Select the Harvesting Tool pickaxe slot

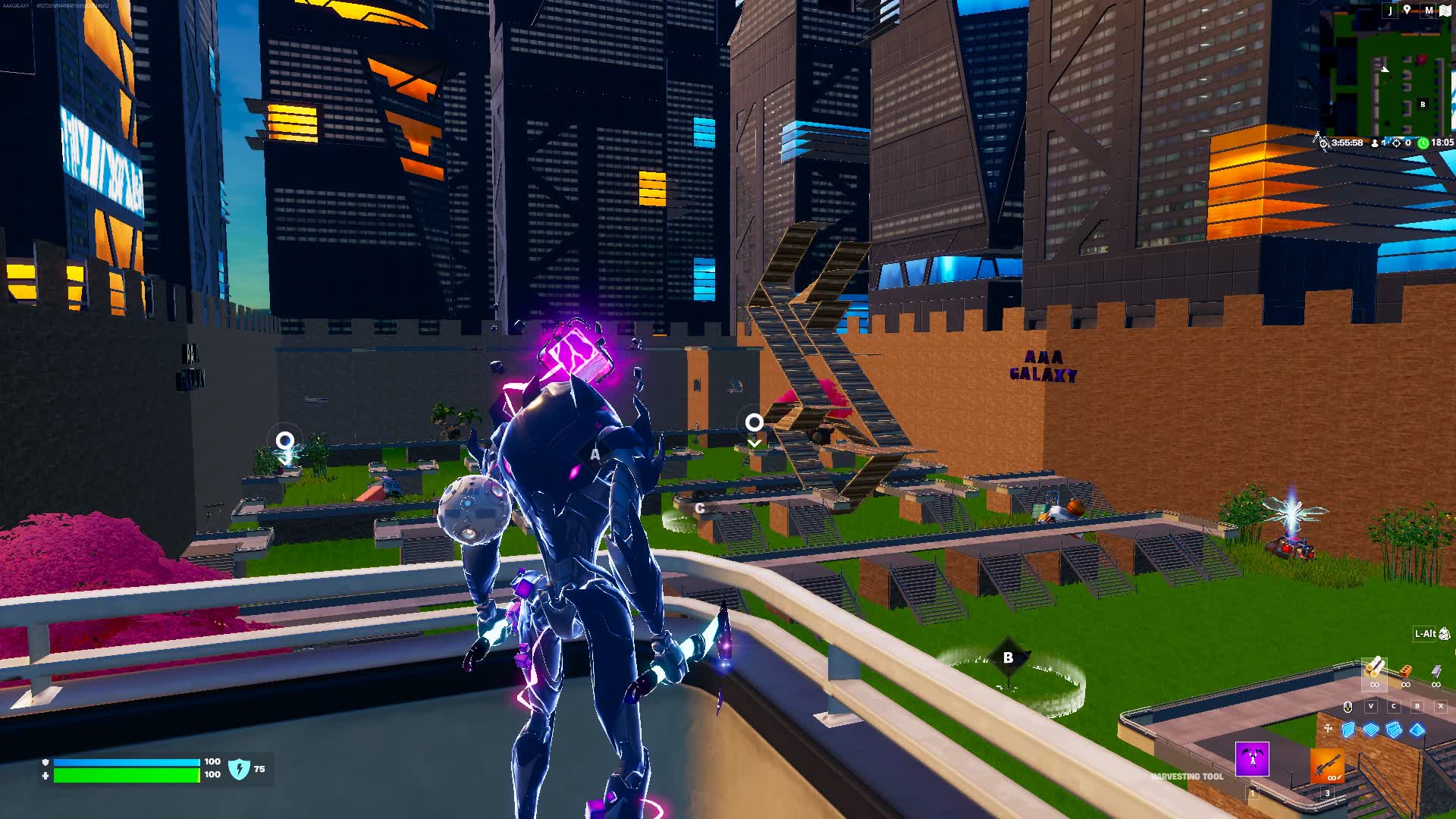[1252, 759]
